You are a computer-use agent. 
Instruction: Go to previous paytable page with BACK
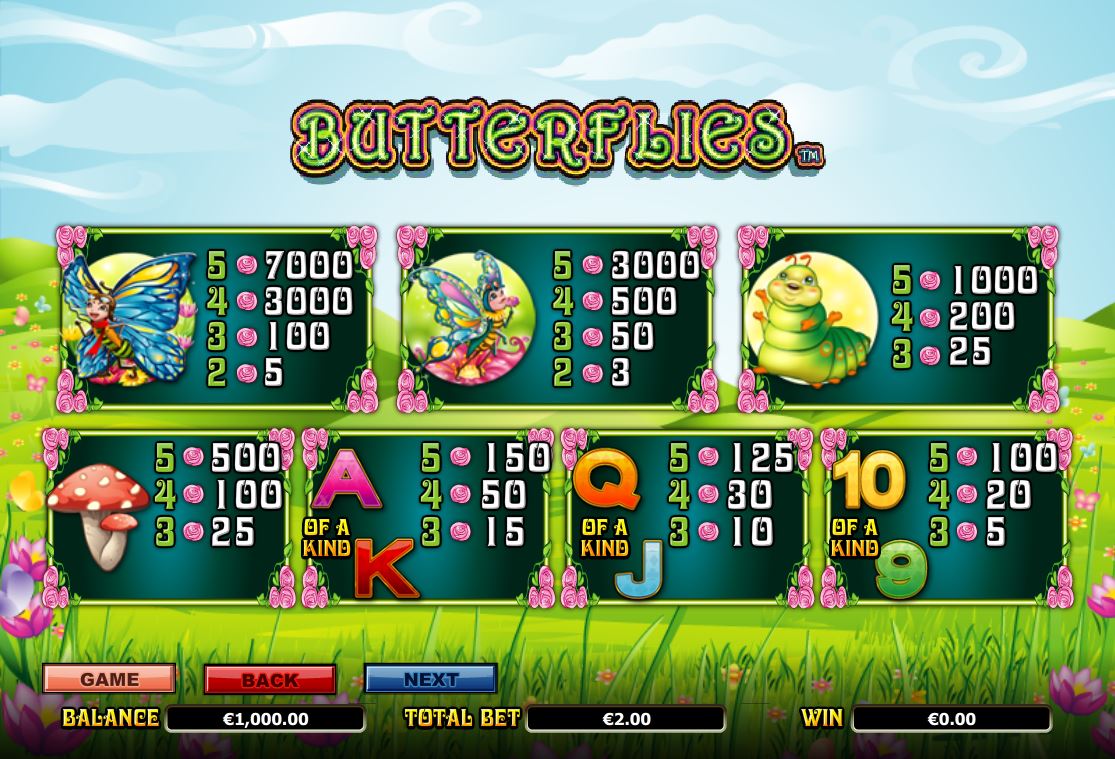click(269, 680)
